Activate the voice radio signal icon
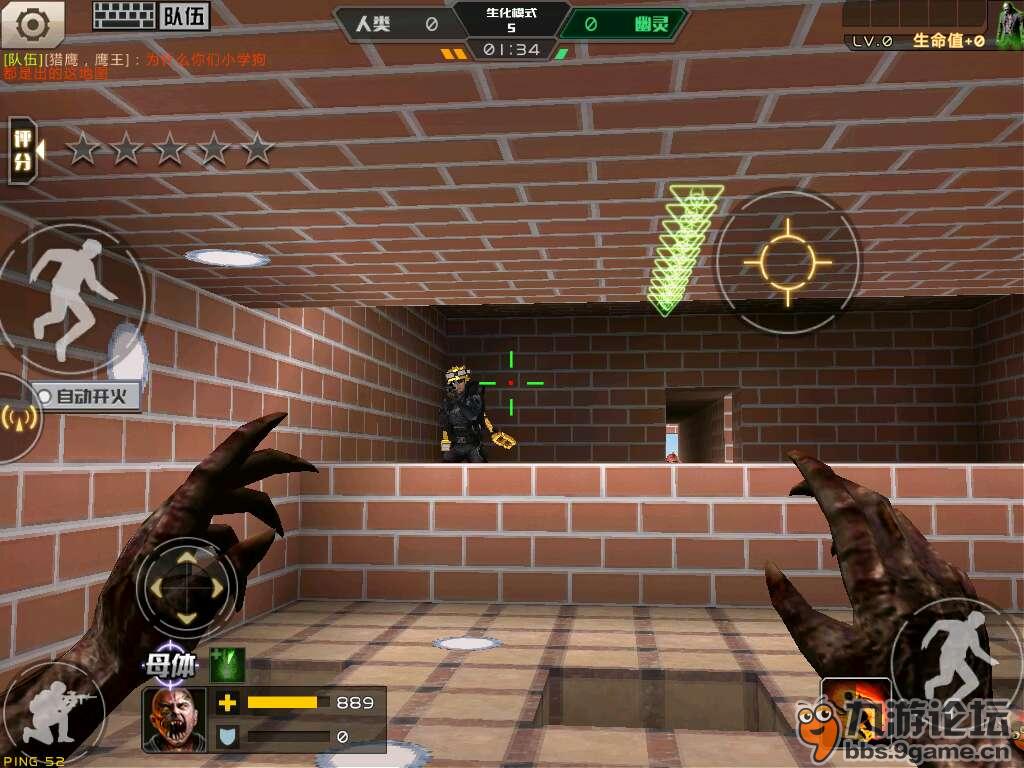The width and height of the screenshot is (1024, 768). (x=18, y=418)
